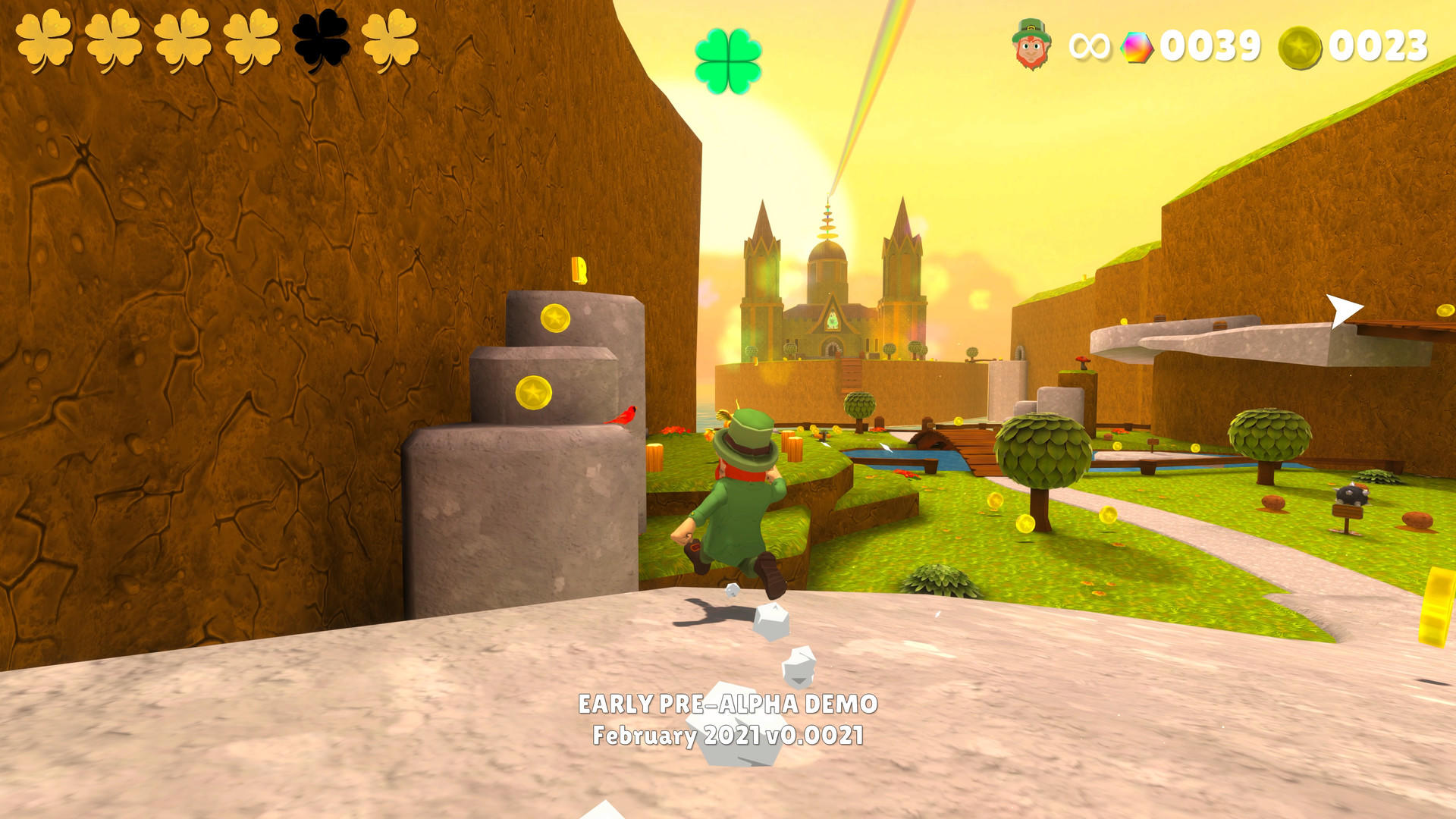Image resolution: width=1456 pixels, height=819 pixels.
Task: Select the black empty clover health icon
Action: tap(322, 39)
